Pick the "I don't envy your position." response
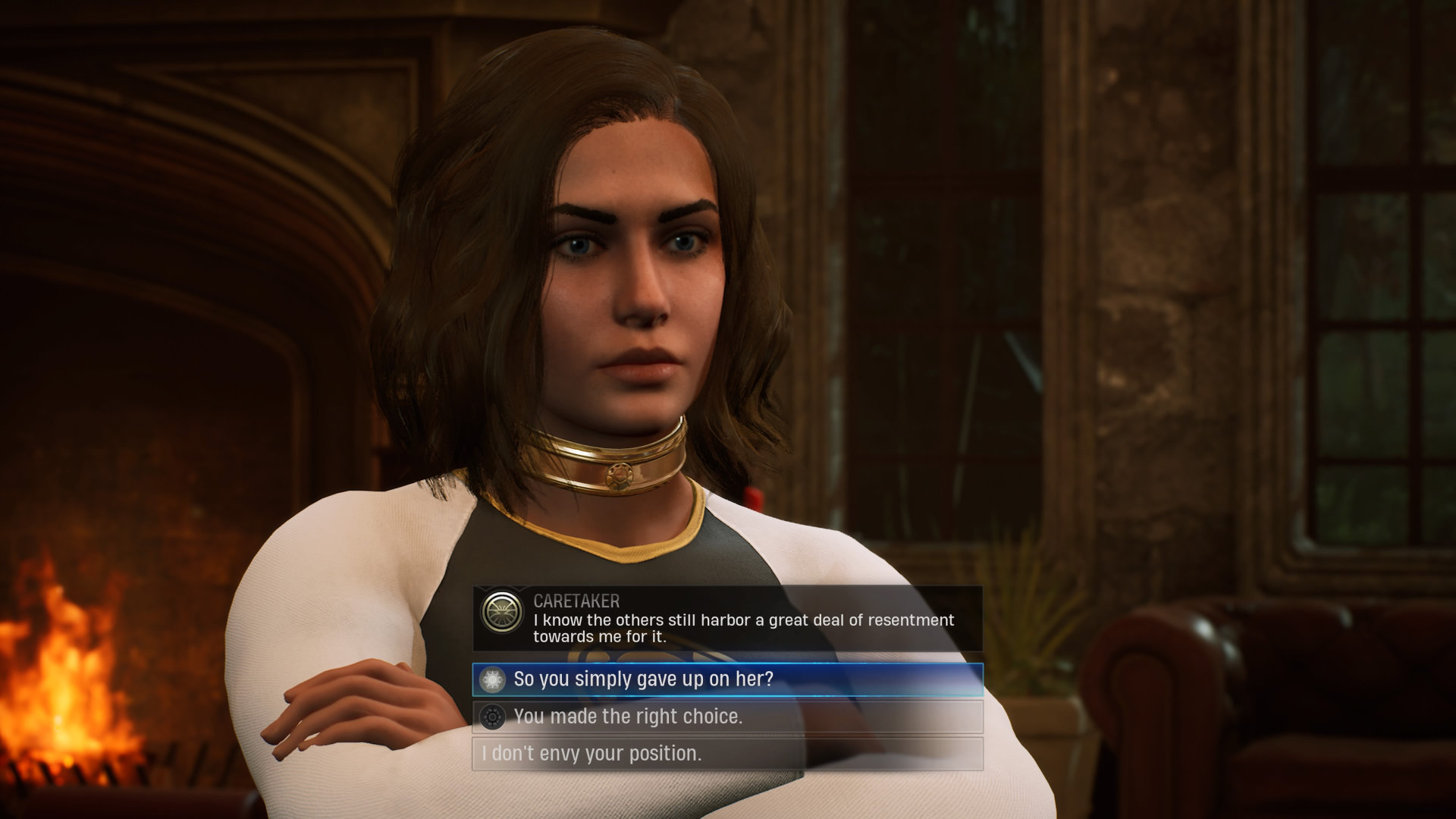This screenshot has width=1456, height=819. [x=726, y=754]
